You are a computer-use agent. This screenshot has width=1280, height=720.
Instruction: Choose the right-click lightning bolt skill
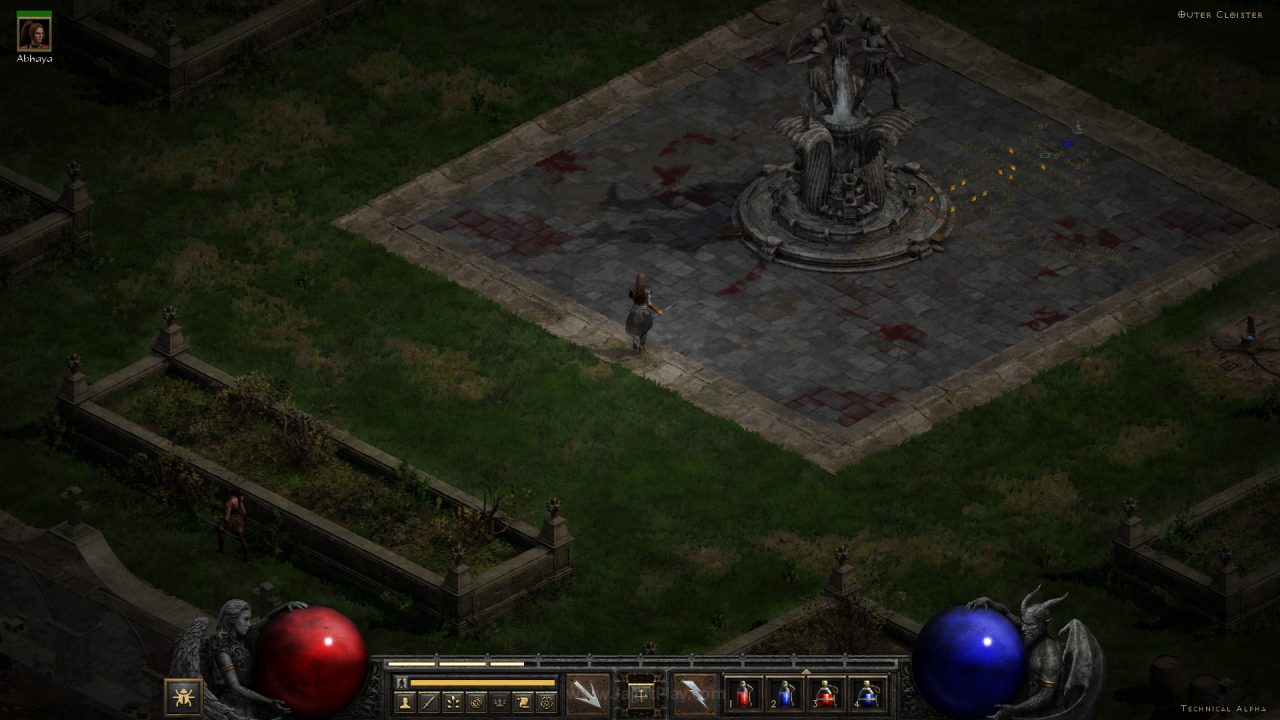(694, 694)
